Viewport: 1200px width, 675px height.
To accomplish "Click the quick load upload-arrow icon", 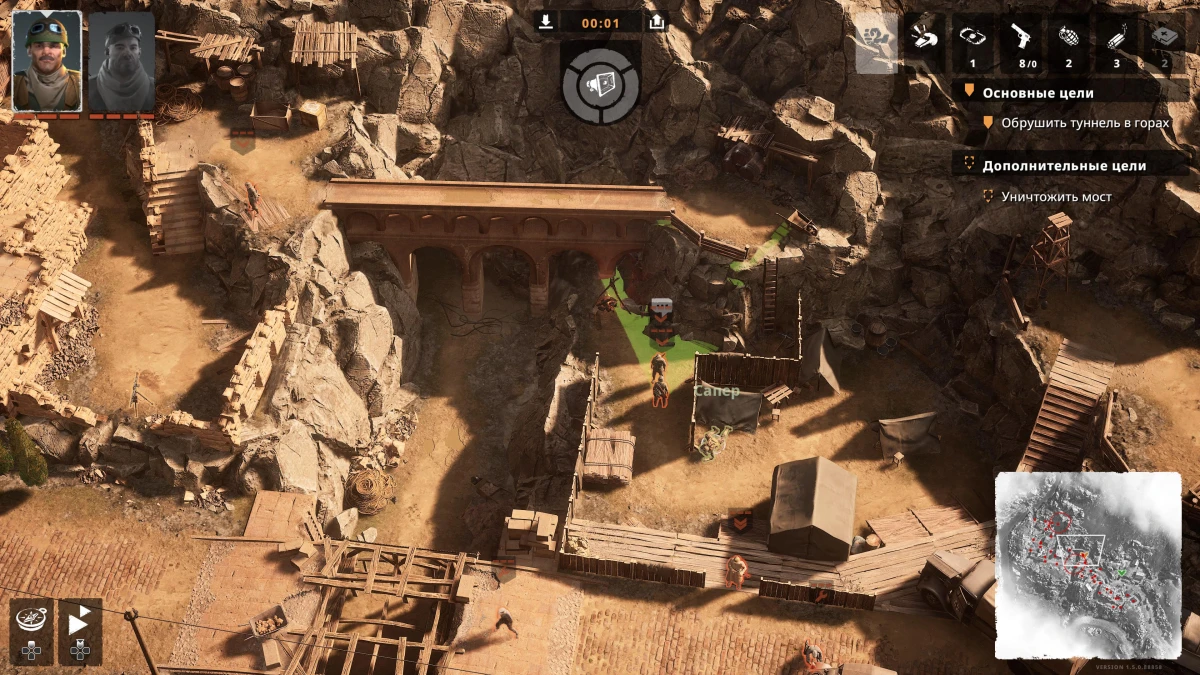I will 656,22.
